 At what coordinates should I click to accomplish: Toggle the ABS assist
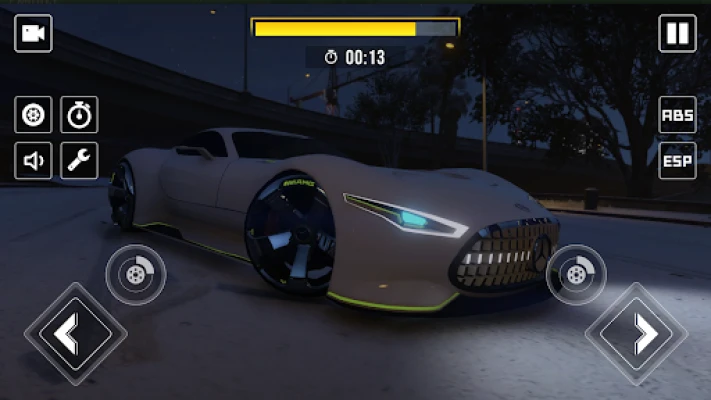pos(677,115)
